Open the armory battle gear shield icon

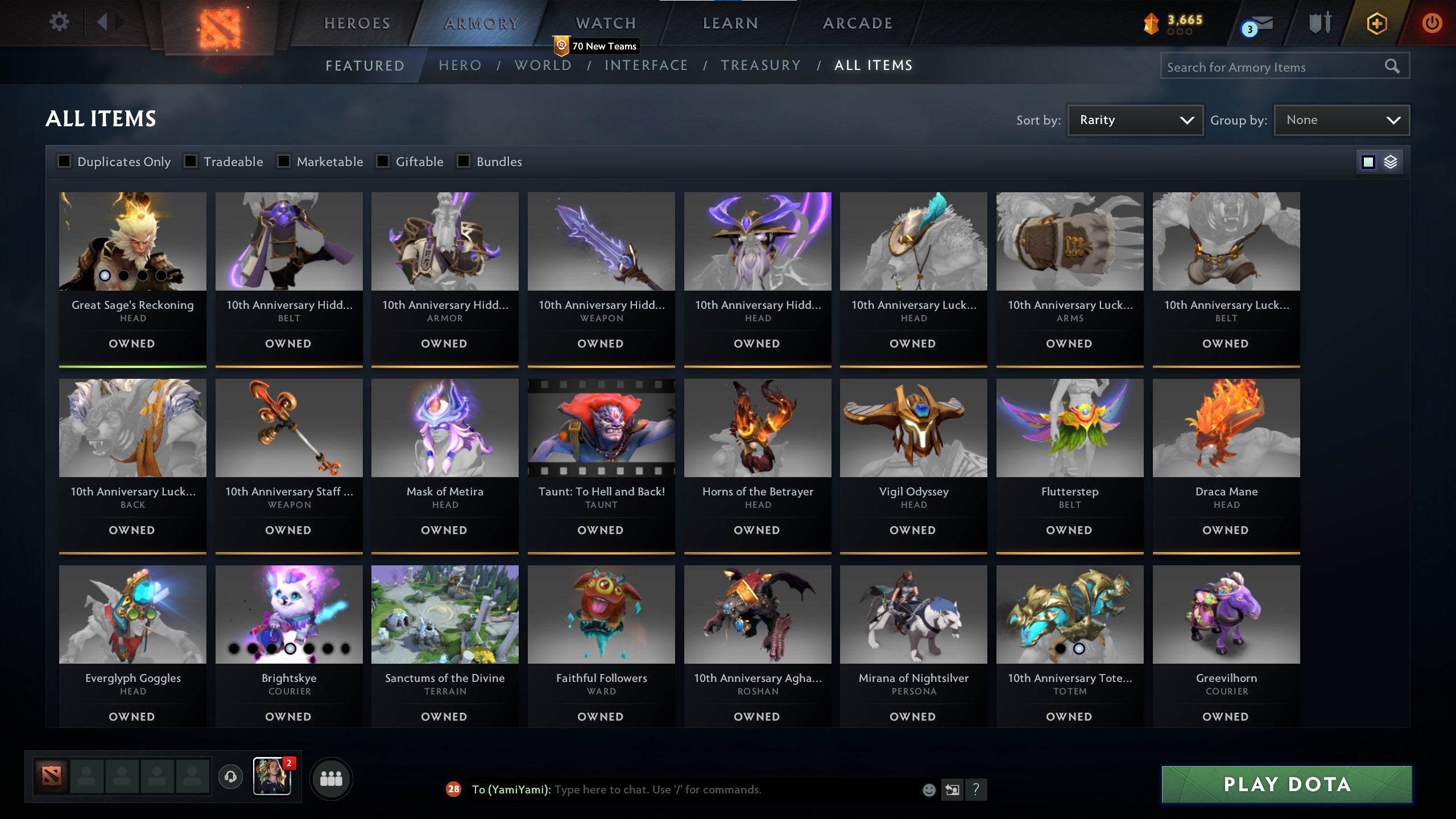(x=1321, y=24)
